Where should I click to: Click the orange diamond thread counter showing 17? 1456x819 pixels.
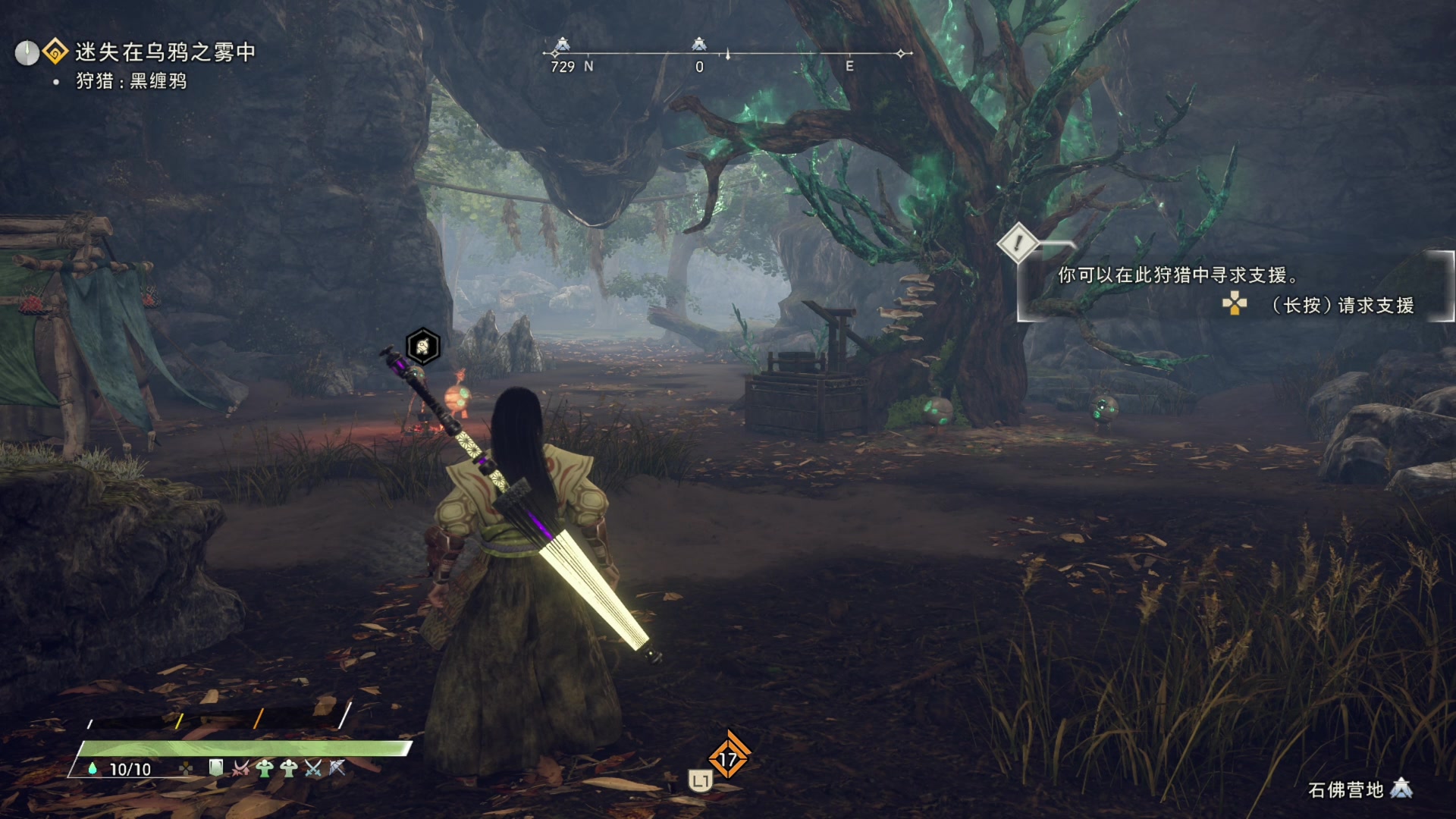728,758
